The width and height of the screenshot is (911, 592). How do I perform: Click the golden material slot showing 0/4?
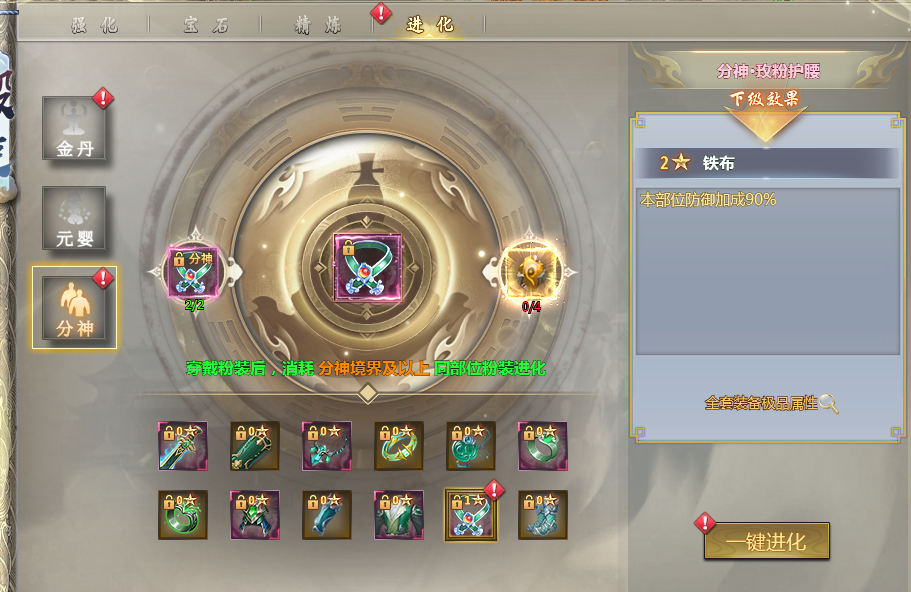pyautogui.click(x=532, y=271)
